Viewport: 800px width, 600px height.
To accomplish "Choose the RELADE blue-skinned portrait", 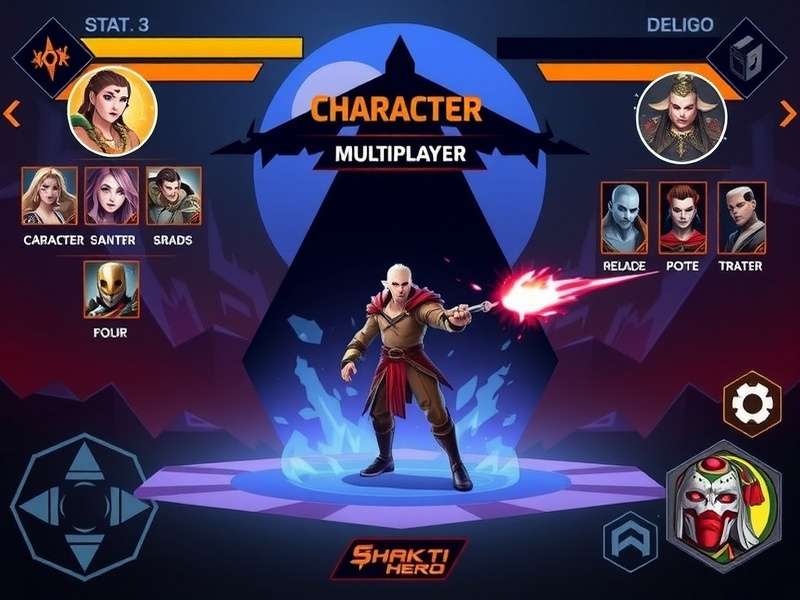I will click(x=624, y=217).
